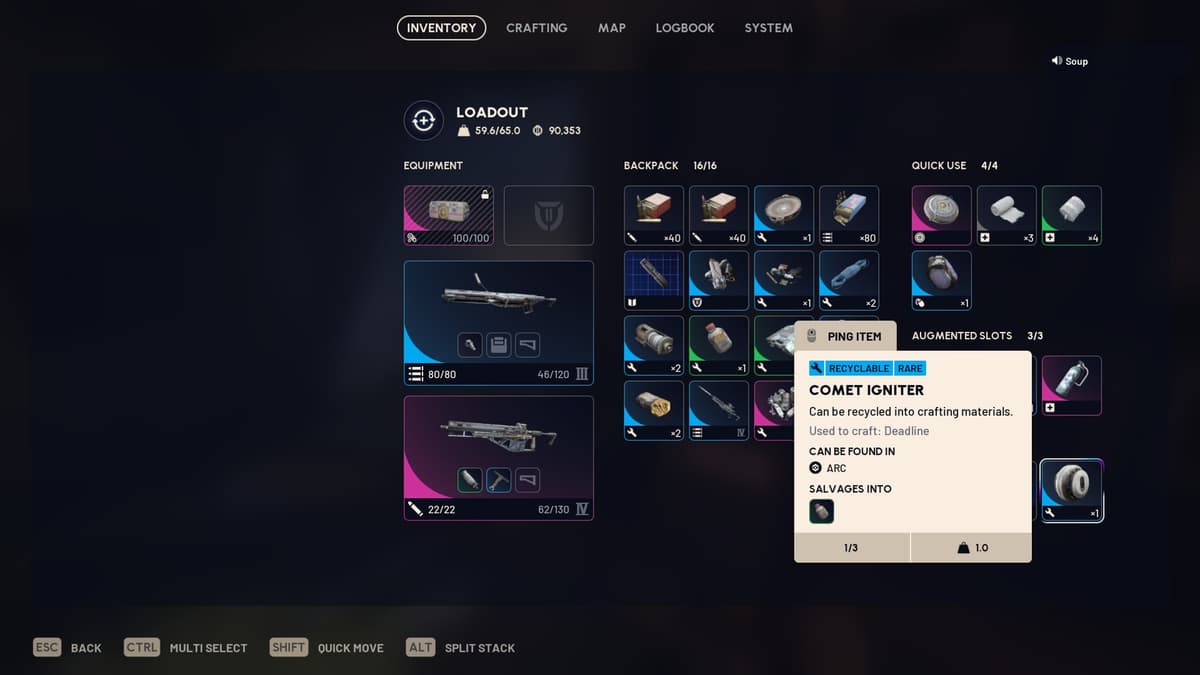
Task: Select the pink canister in augmented slots
Action: [1071, 385]
